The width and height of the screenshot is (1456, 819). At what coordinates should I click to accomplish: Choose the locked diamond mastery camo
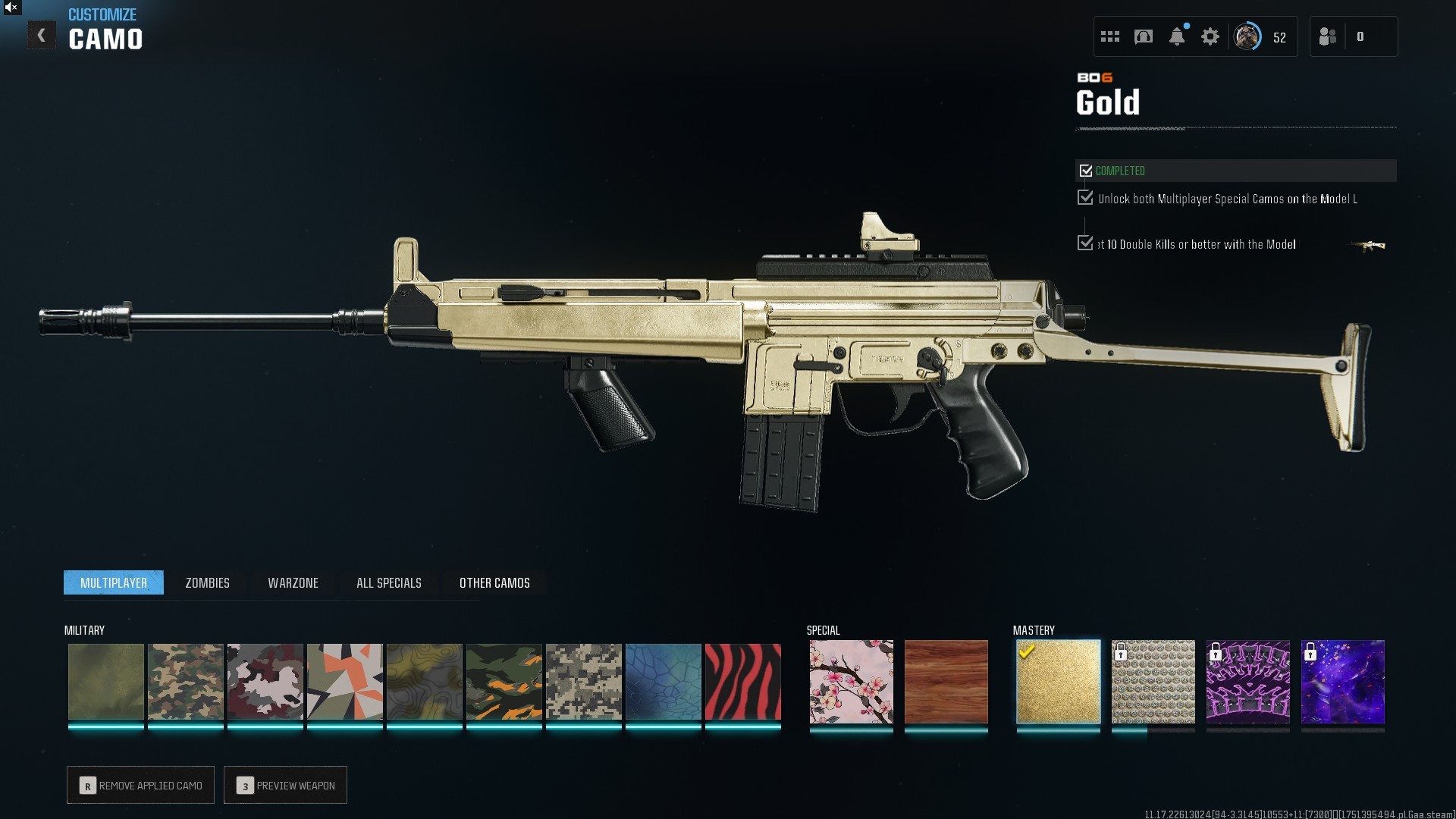pyautogui.click(x=1153, y=682)
